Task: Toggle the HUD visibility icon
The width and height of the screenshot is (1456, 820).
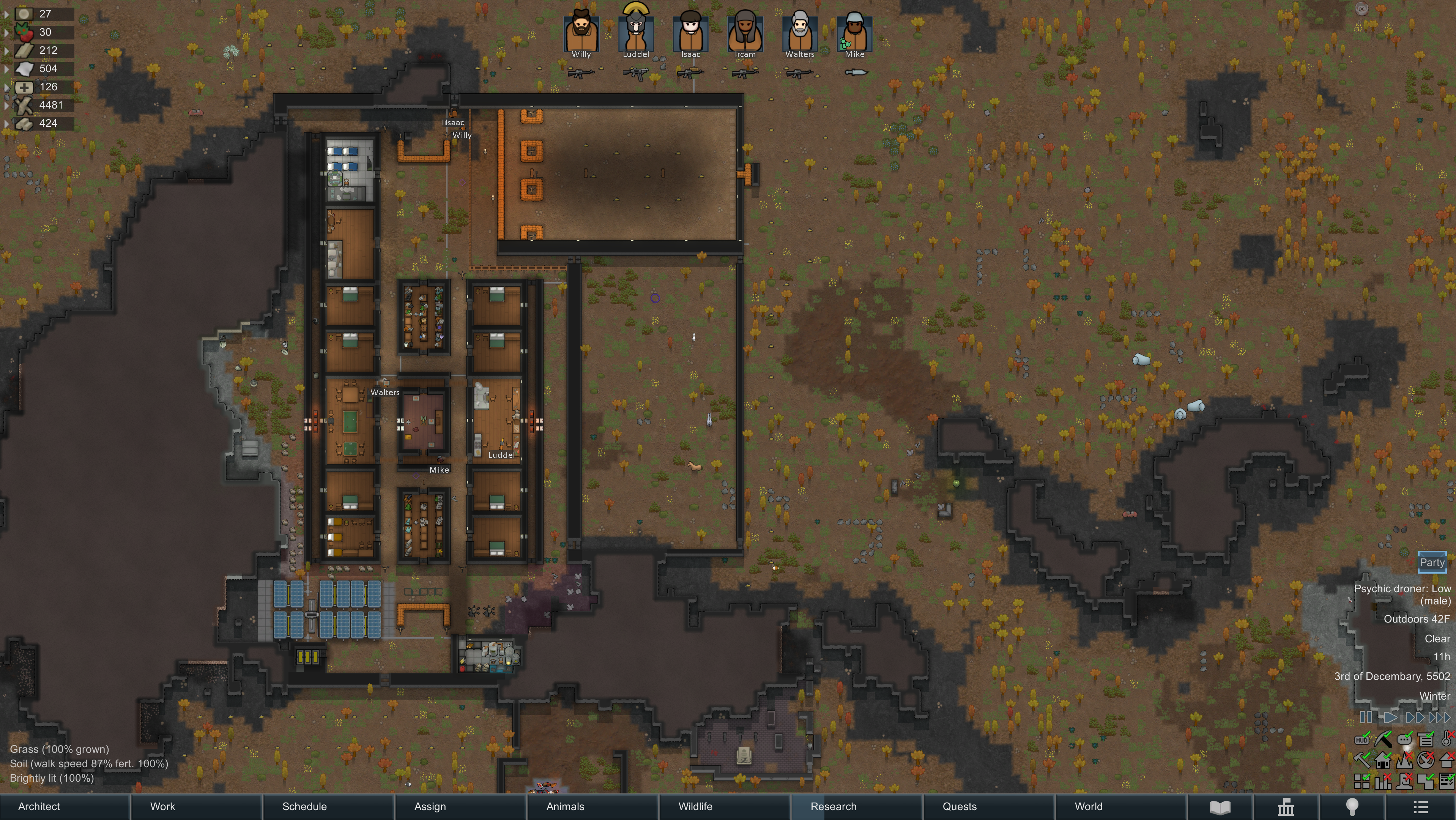Action: coord(1361,739)
